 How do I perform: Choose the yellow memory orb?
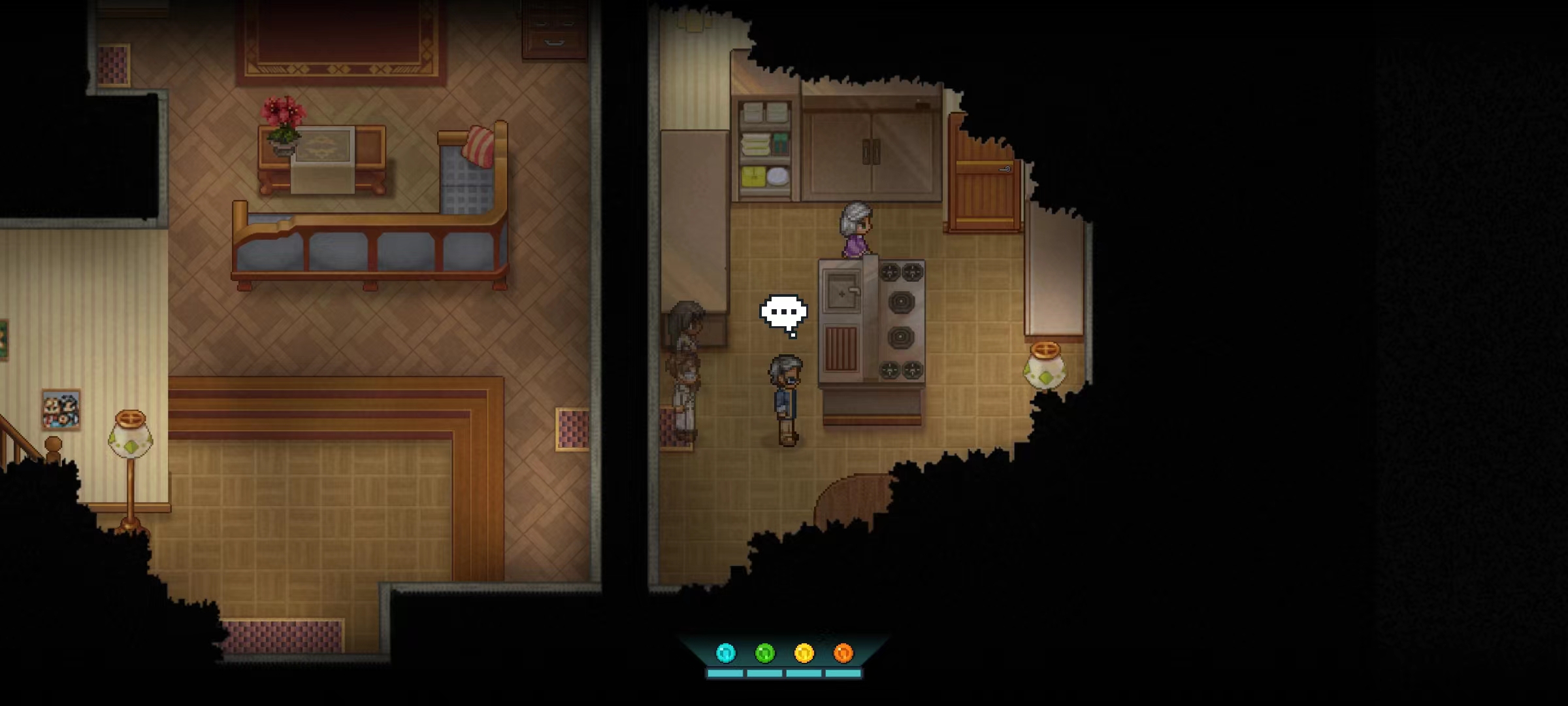point(804,652)
